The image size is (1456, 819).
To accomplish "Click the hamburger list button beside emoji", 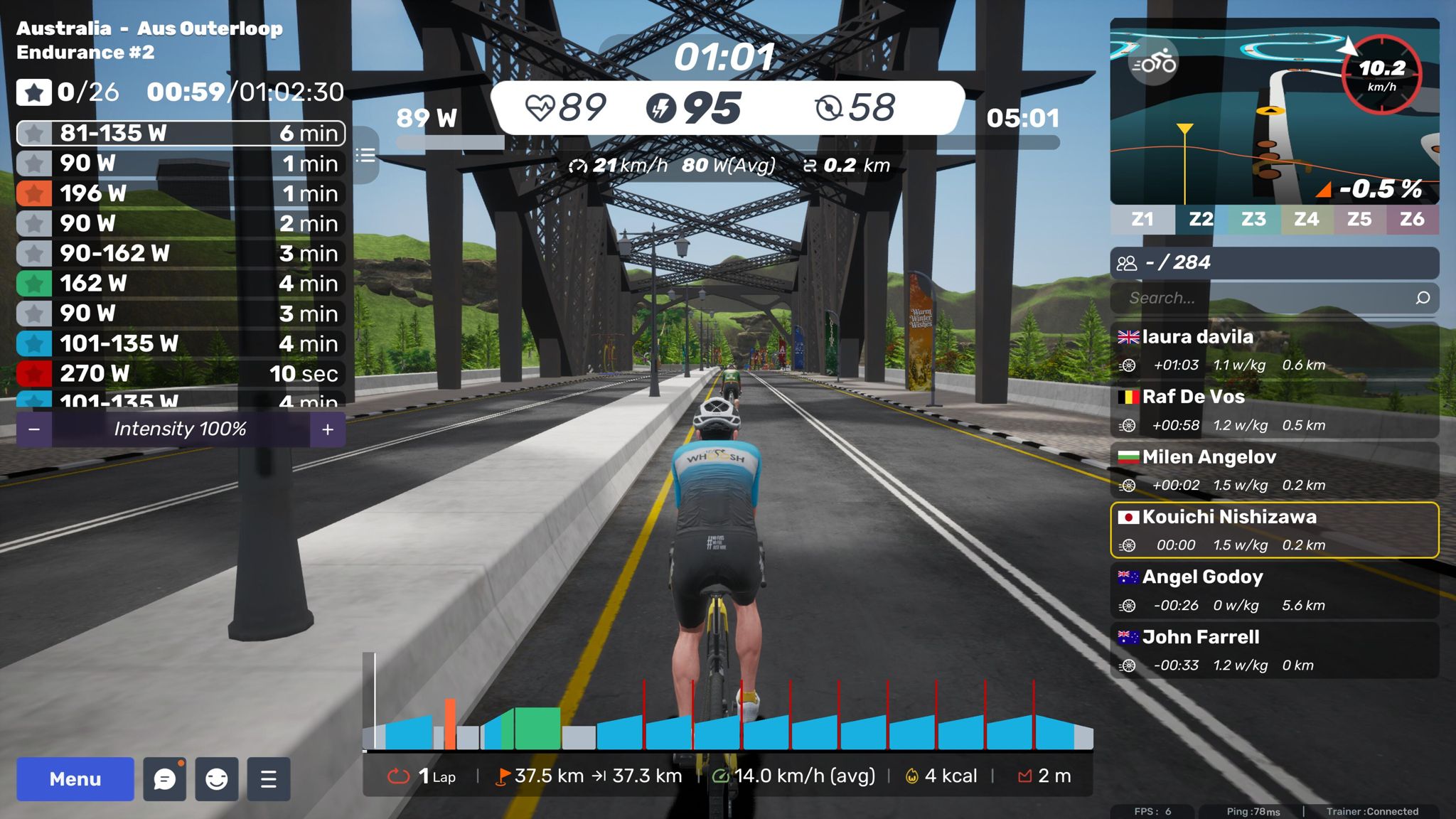I will click(269, 779).
